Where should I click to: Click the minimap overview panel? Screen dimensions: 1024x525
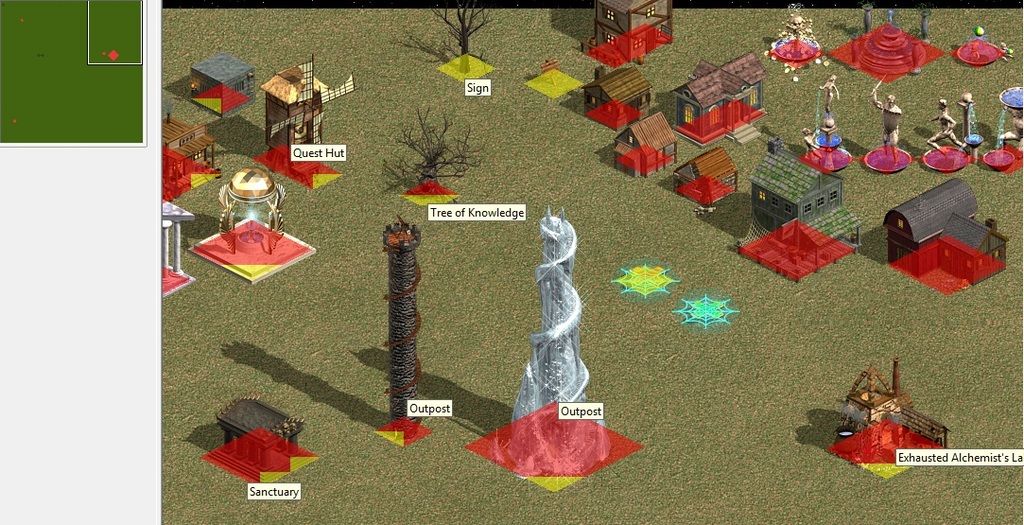pyautogui.click(x=71, y=72)
